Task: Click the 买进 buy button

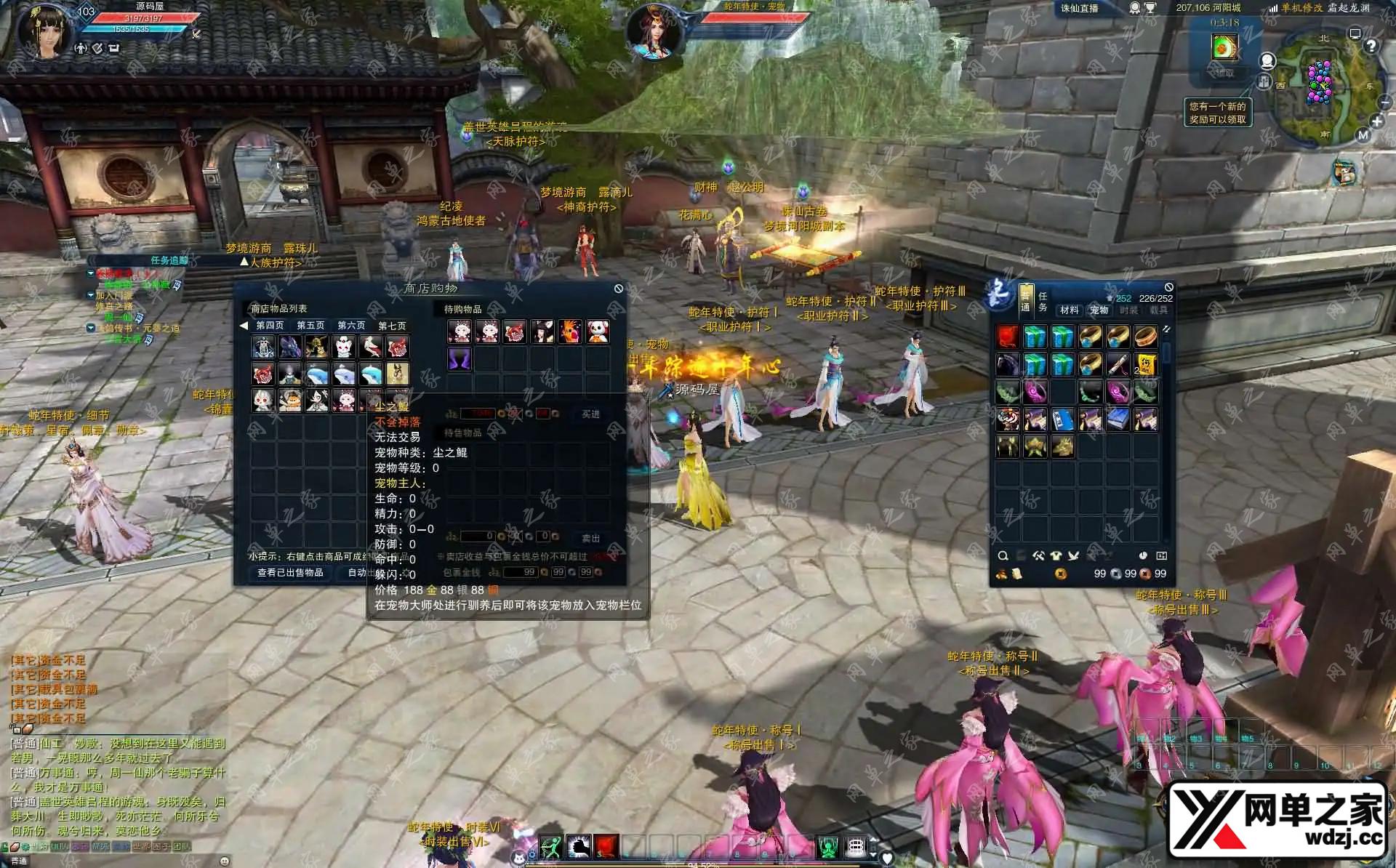Action: pos(590,414)
